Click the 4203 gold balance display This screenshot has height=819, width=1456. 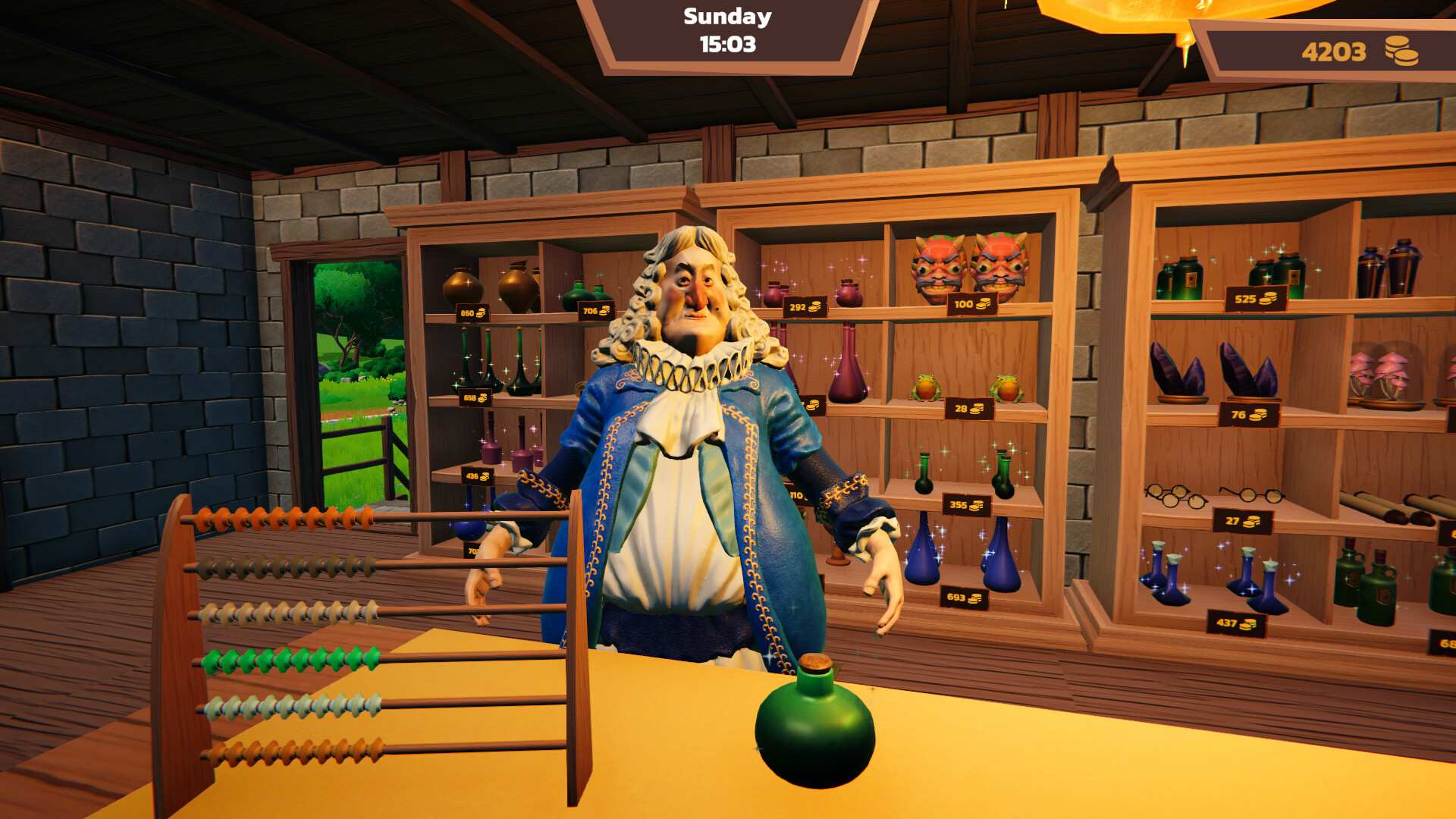point(1333,52)
